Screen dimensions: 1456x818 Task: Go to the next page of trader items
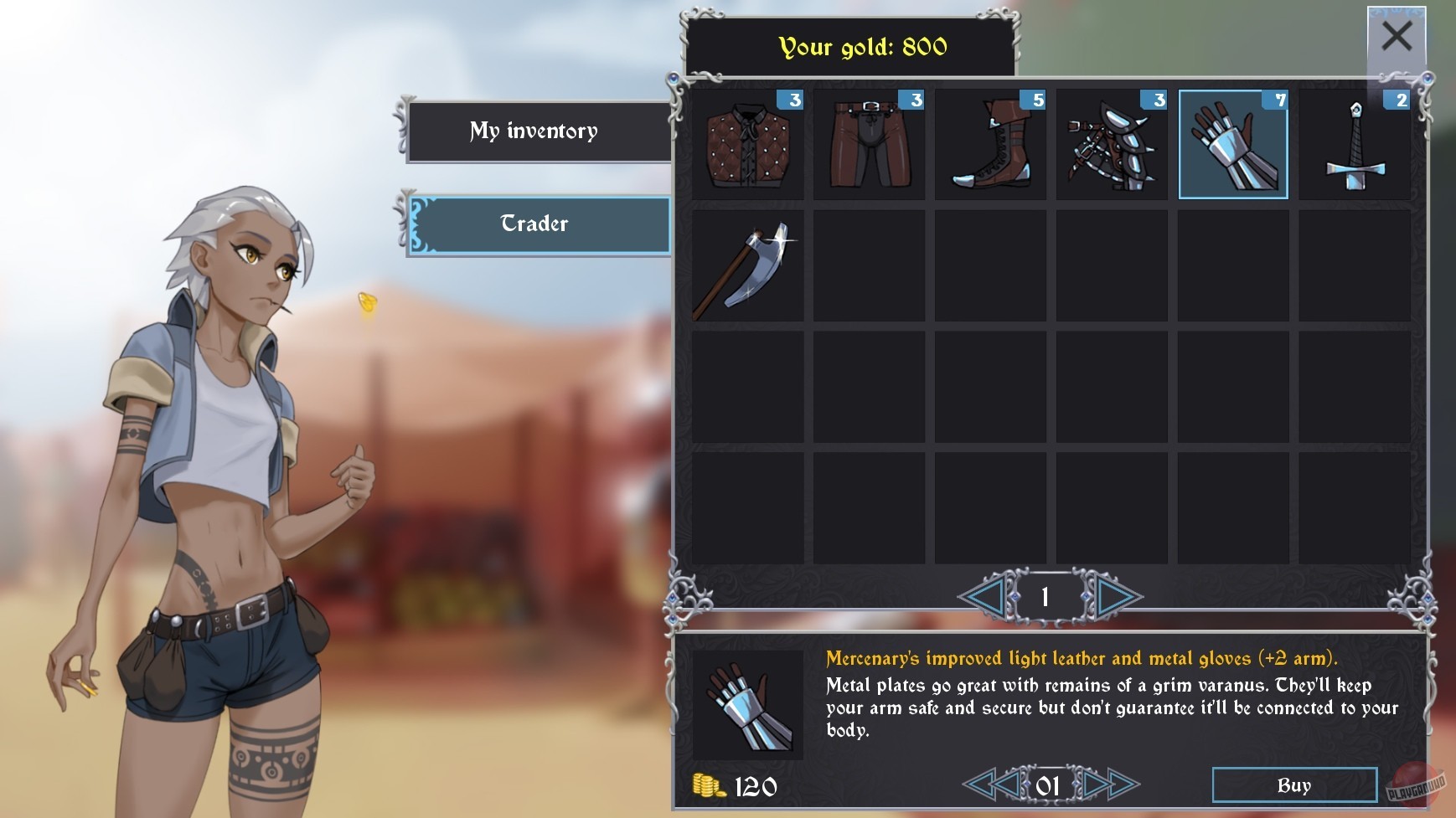click(x=1112, y=597)
